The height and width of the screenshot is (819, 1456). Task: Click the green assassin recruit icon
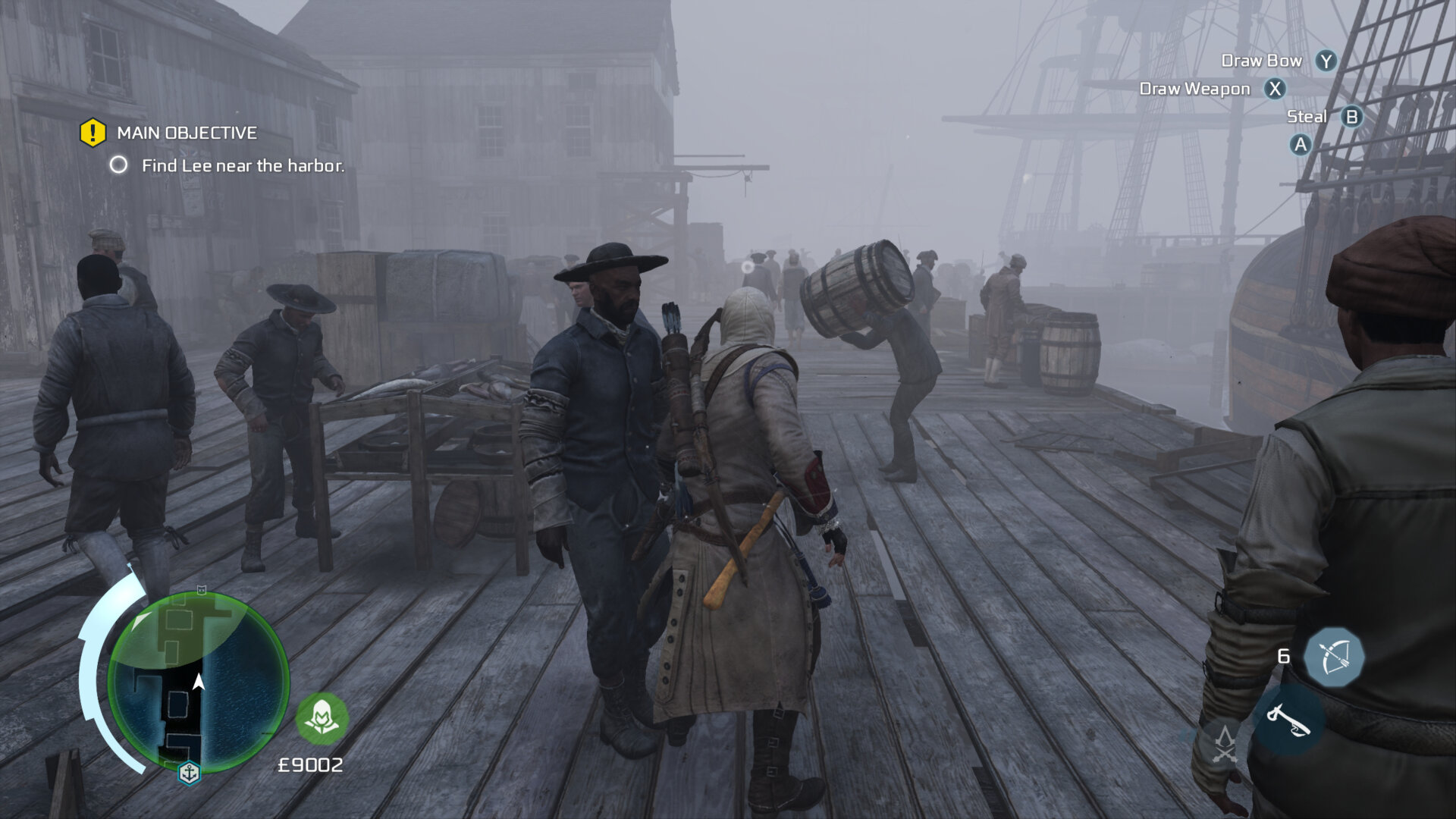[x=322, y=717]
